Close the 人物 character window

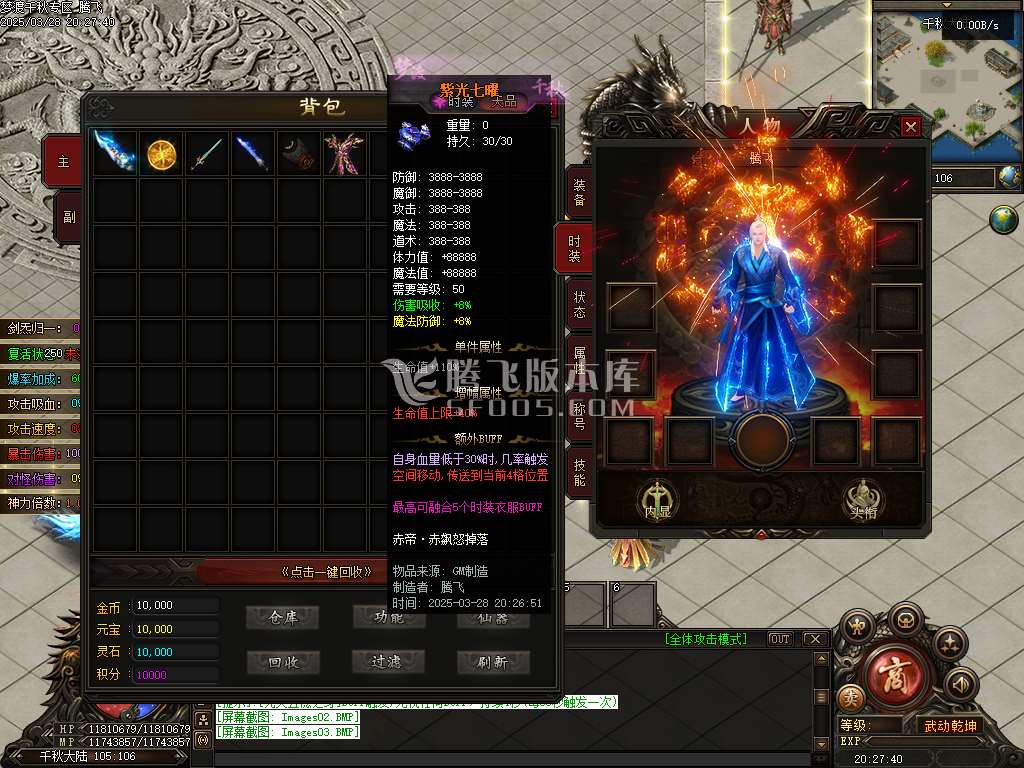click(910, 127)
